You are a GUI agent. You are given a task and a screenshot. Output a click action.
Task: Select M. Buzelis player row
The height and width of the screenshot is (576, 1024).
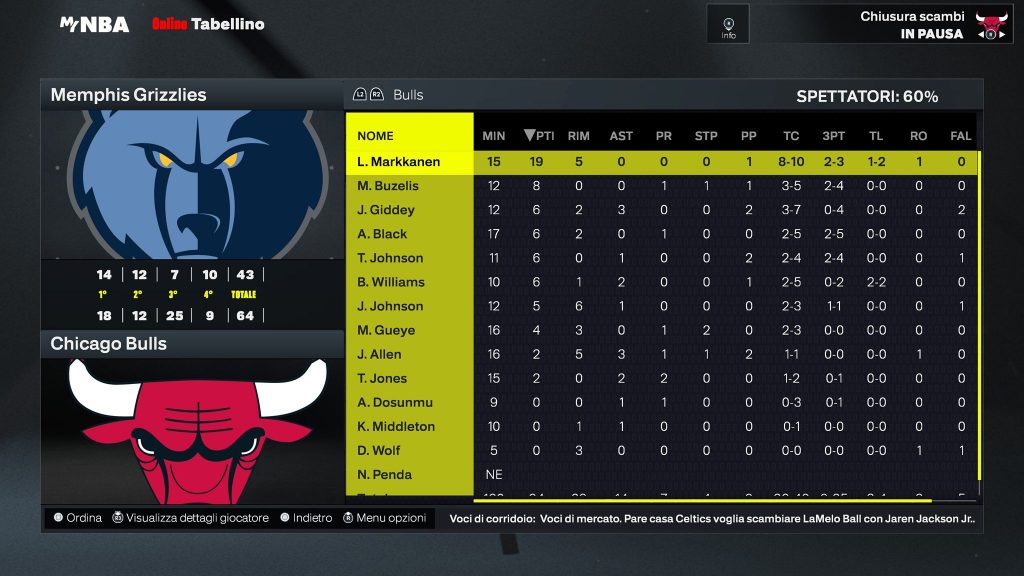tap(388, 186)
